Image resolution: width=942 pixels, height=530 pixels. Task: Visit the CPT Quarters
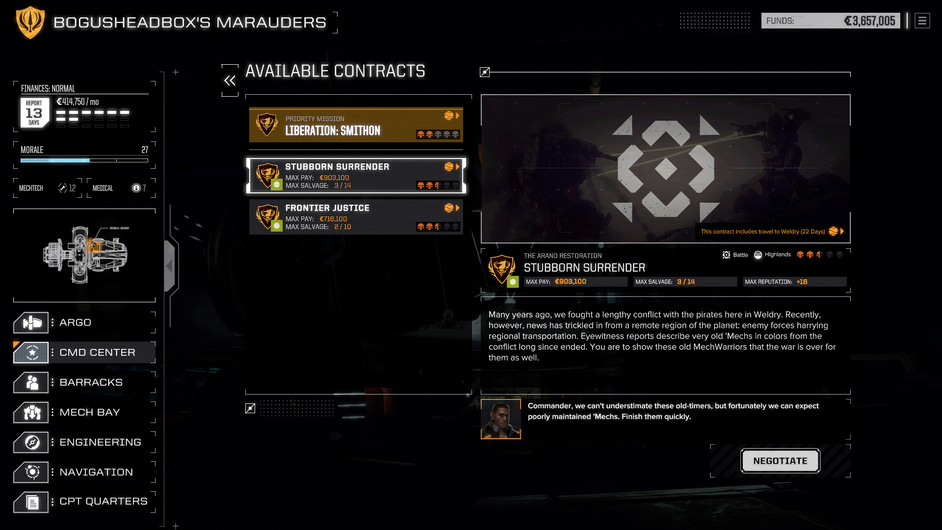point(84,501)
